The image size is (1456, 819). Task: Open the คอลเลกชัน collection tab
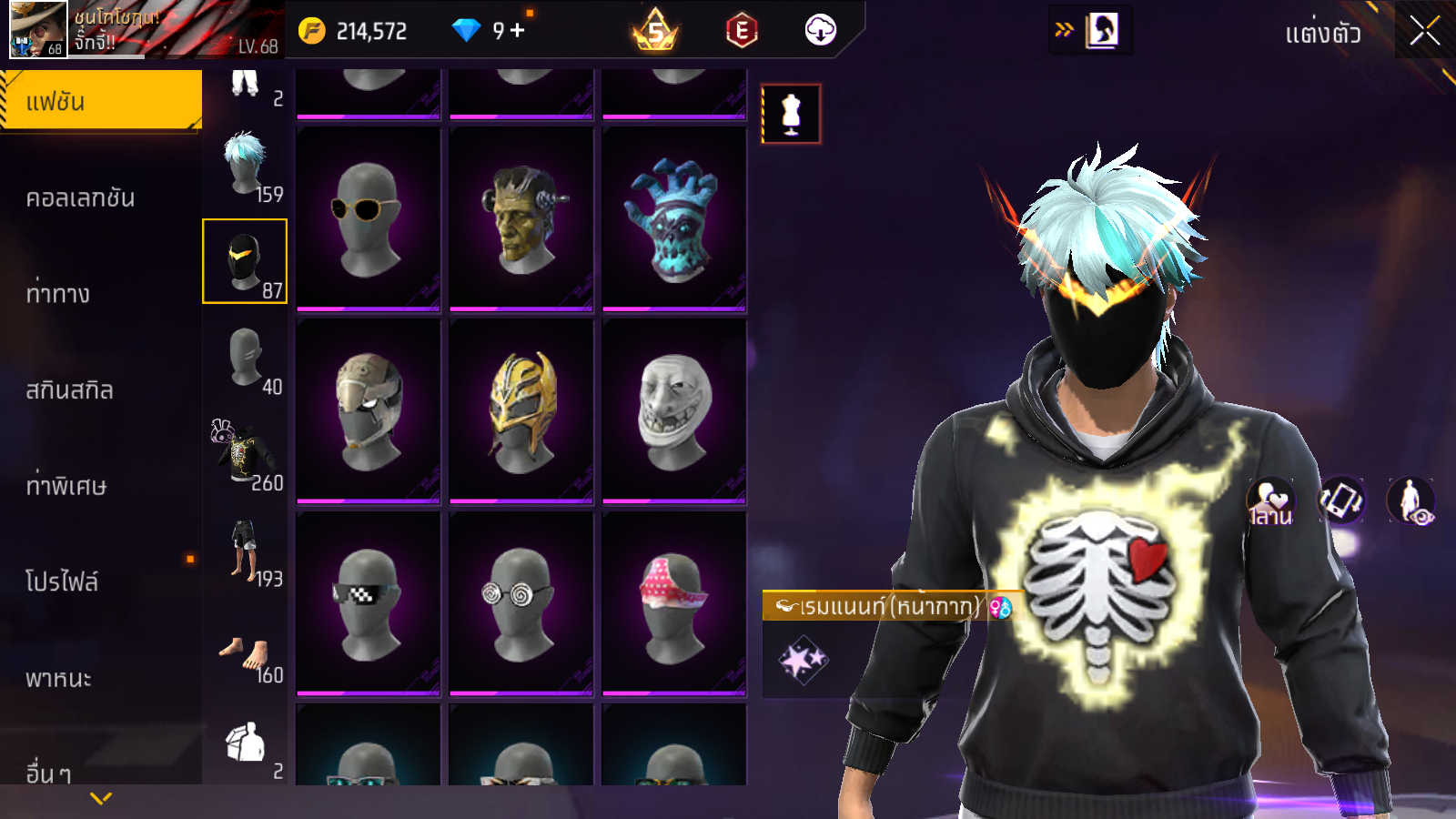pos(81,197)
